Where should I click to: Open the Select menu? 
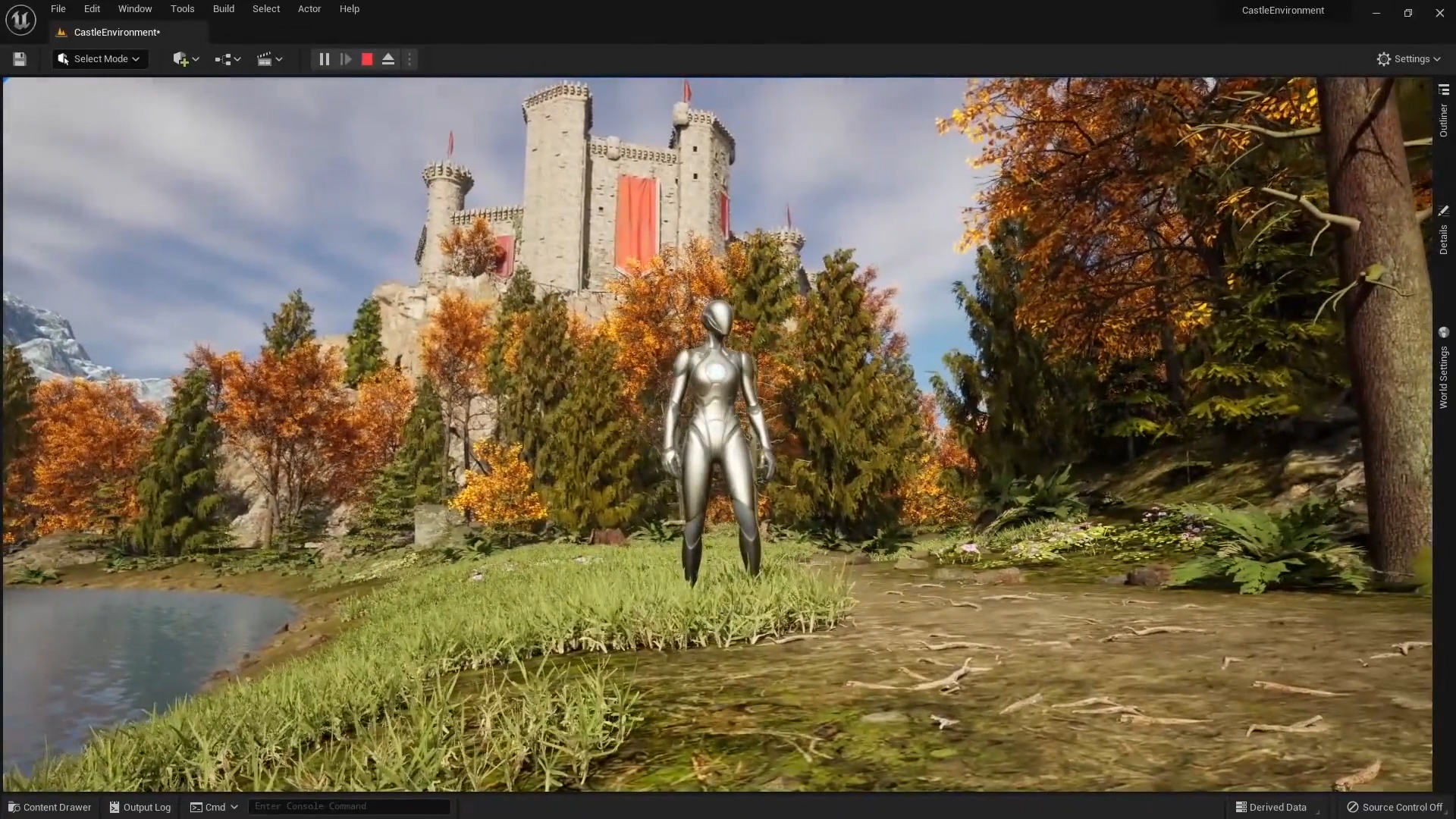coord(266,9)
